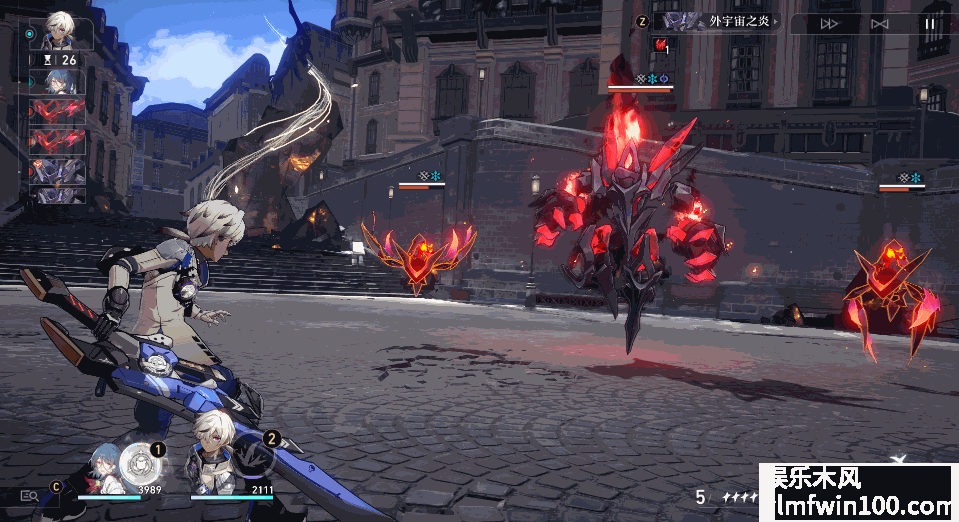Select the blue-haired character in turn order

(58, 82)
